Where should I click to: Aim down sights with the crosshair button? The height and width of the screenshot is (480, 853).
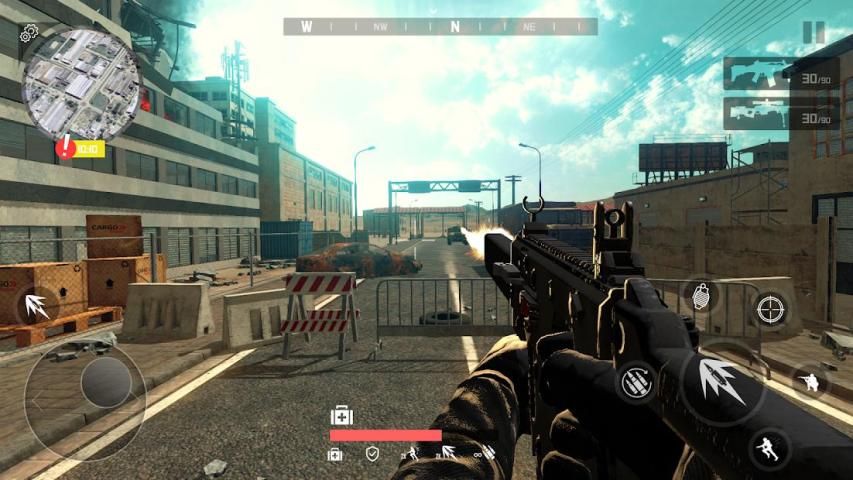coord(771,309)
